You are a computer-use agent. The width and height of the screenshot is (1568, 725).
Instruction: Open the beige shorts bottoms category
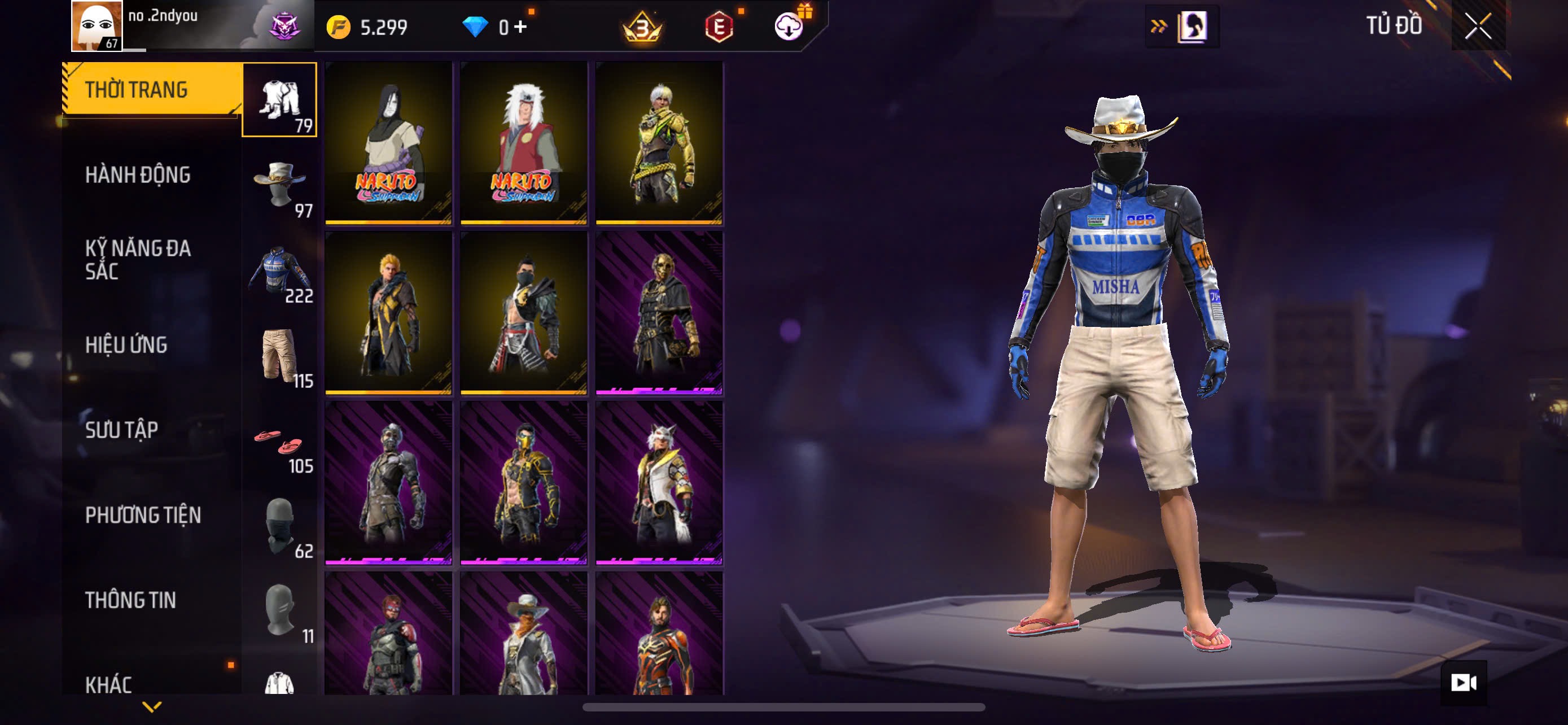(279, 356)
